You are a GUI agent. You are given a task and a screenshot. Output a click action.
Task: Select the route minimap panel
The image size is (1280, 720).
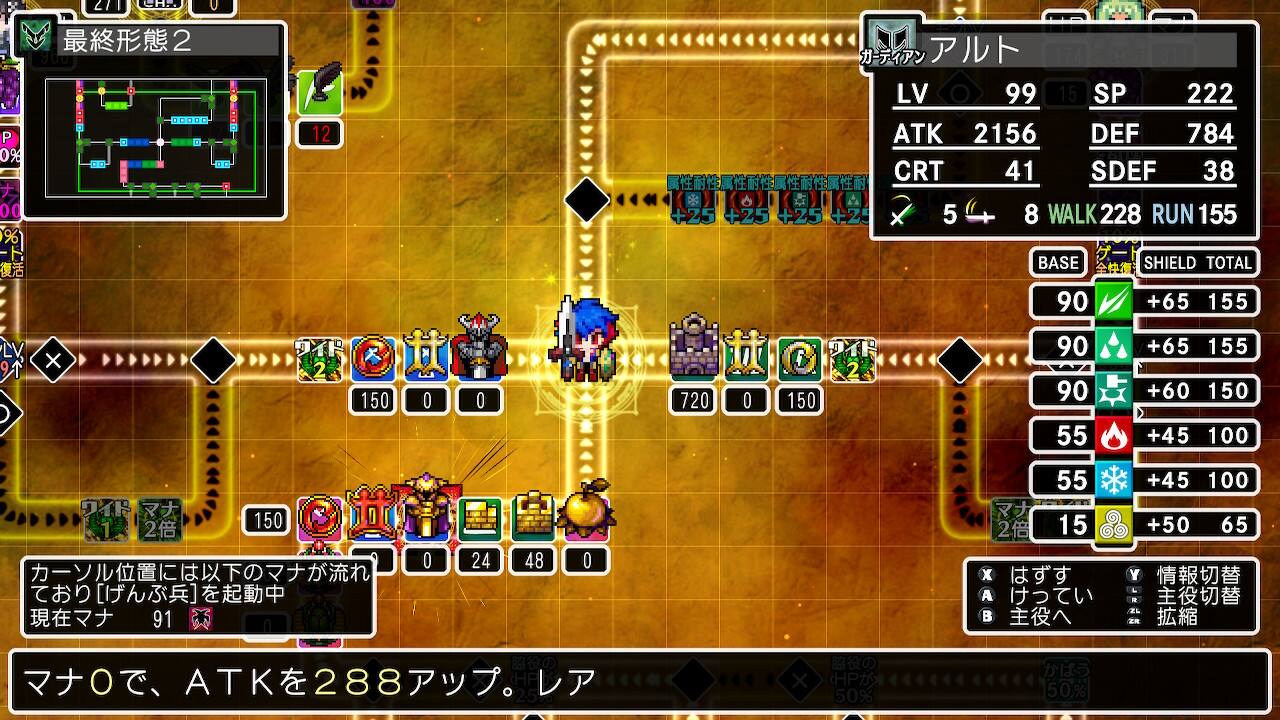155,136
